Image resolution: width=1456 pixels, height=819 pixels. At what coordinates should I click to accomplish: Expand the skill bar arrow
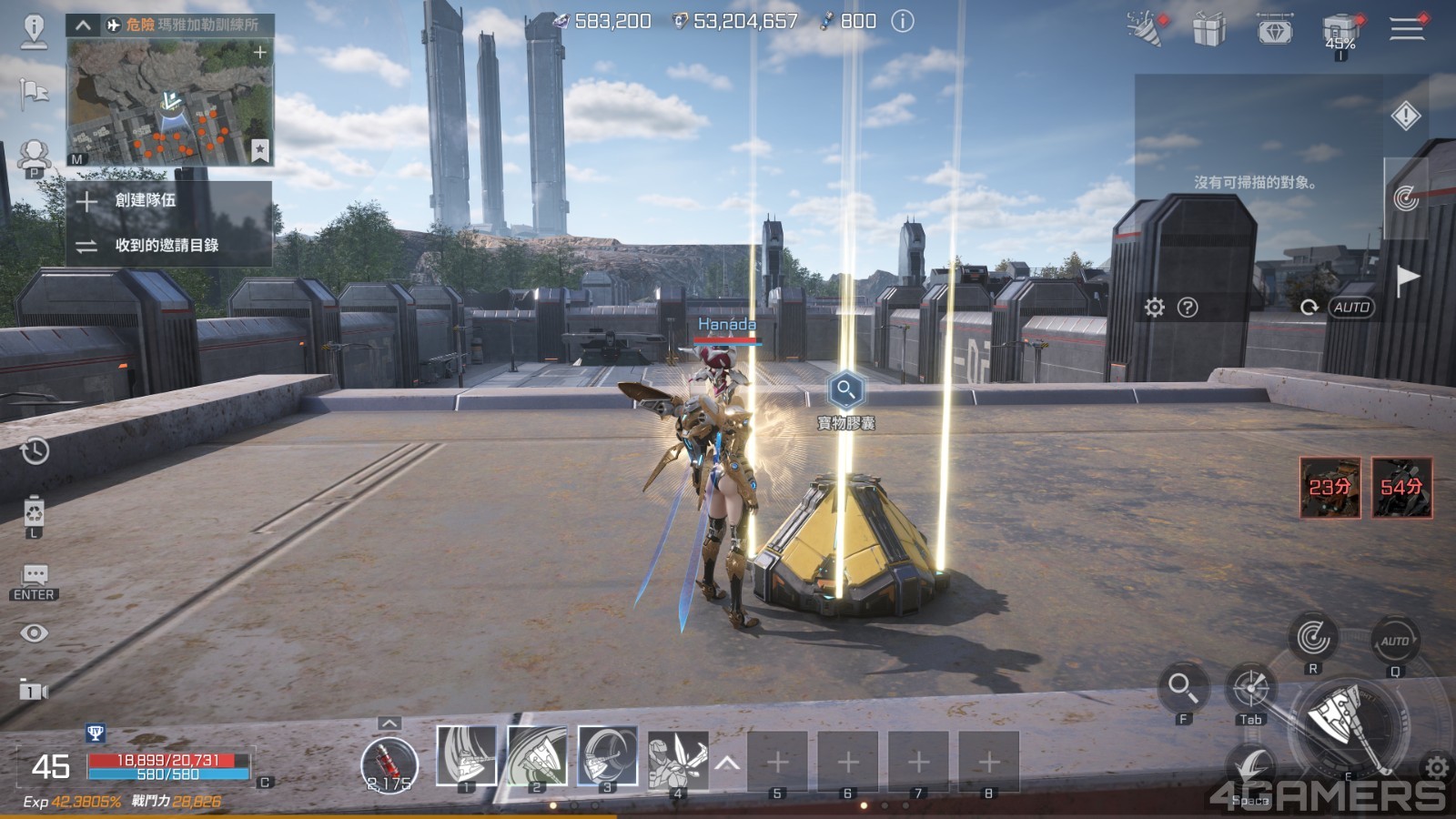(x=726, y=763)
